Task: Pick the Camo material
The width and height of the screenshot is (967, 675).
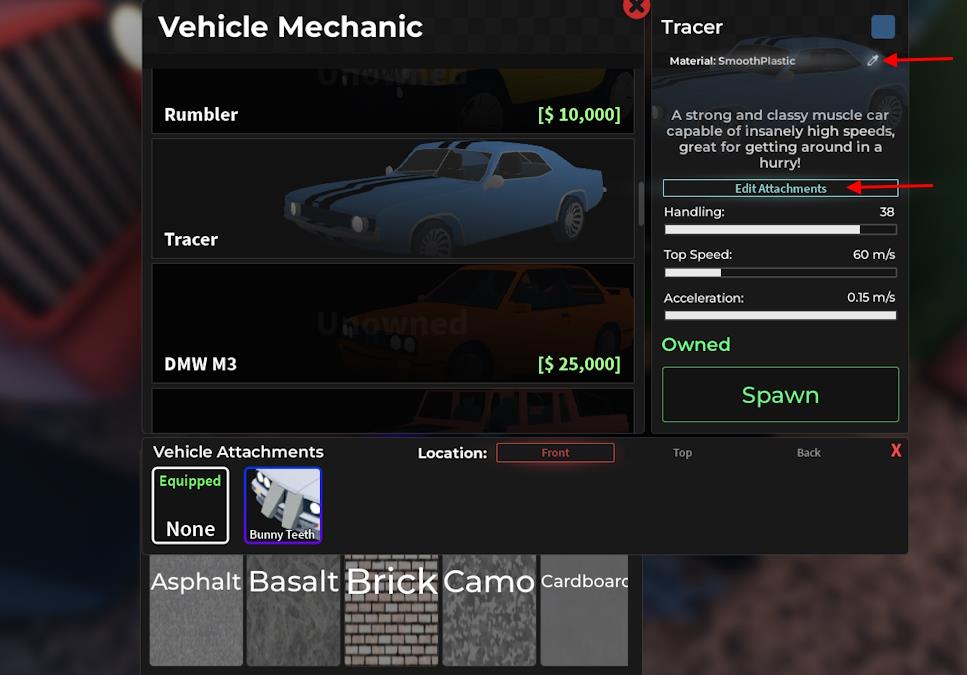Action: [489, 610]
